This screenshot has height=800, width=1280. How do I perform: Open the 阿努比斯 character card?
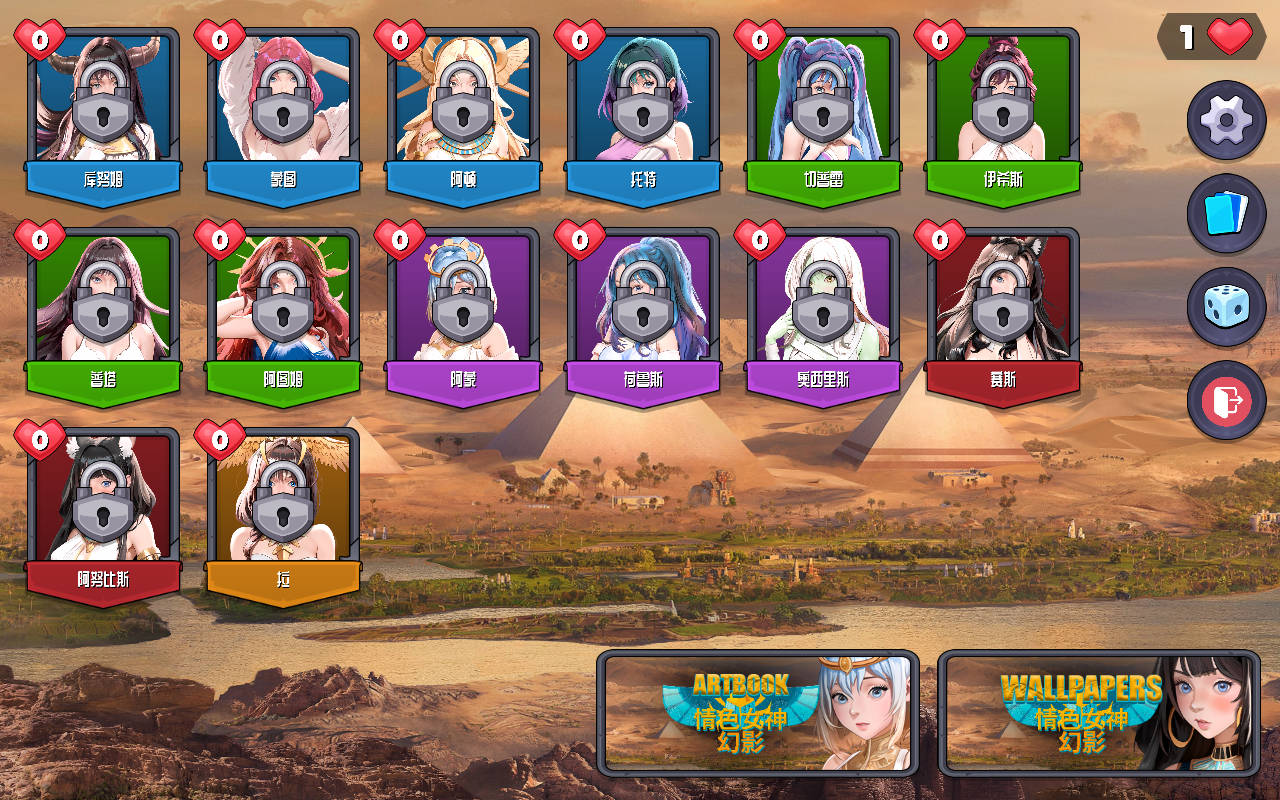click(x=103, y=510)
